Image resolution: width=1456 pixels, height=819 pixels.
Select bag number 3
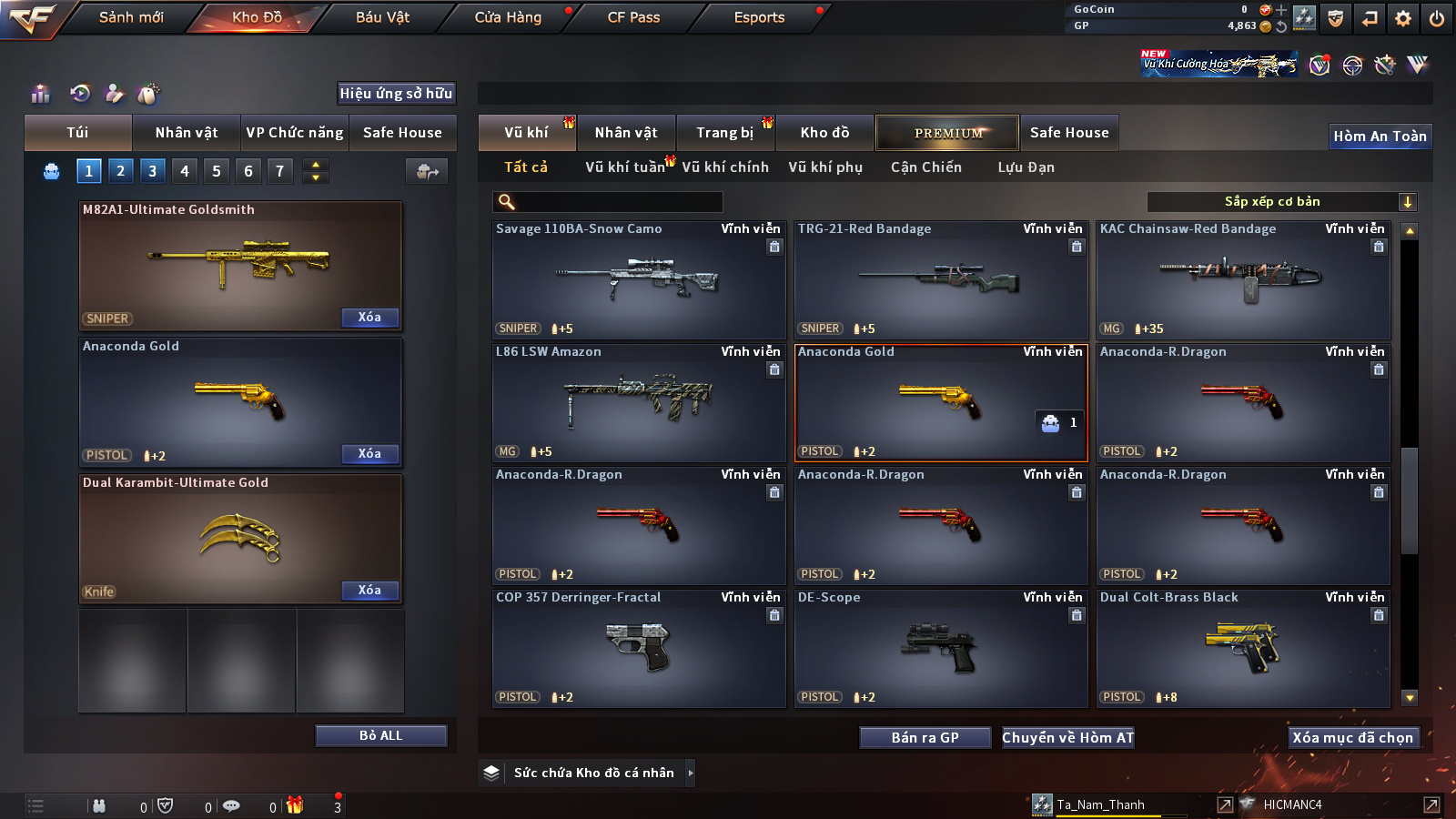click(152, 170)
